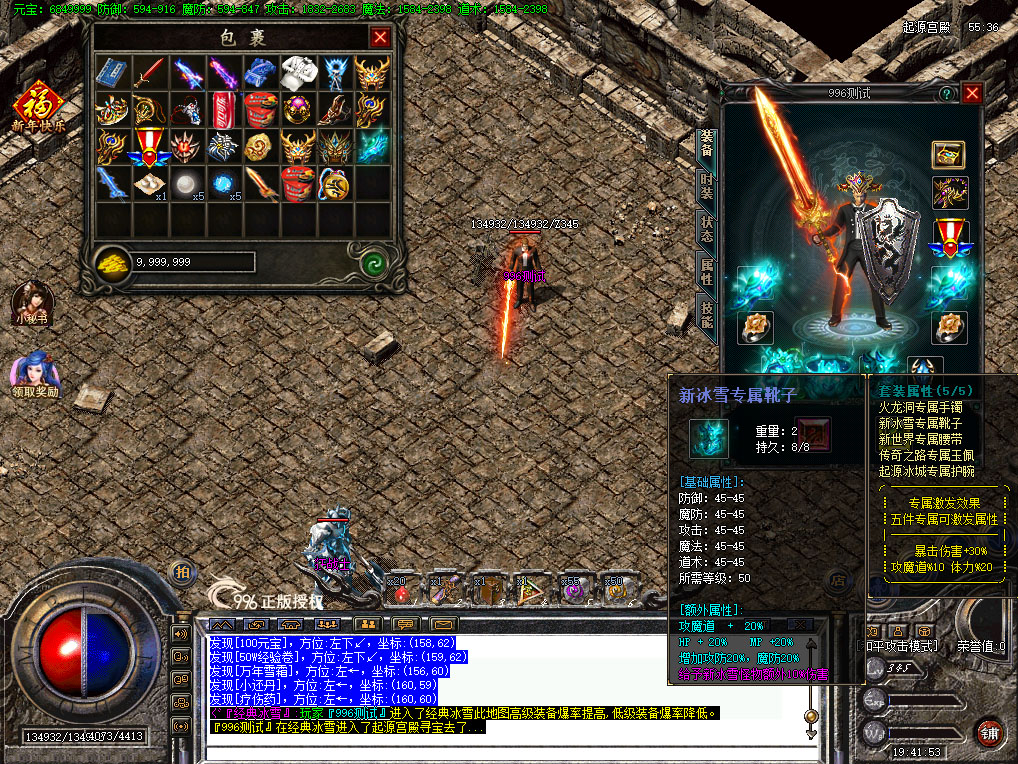
Task: Close the character equipment panel
Action: coord(972,93)
